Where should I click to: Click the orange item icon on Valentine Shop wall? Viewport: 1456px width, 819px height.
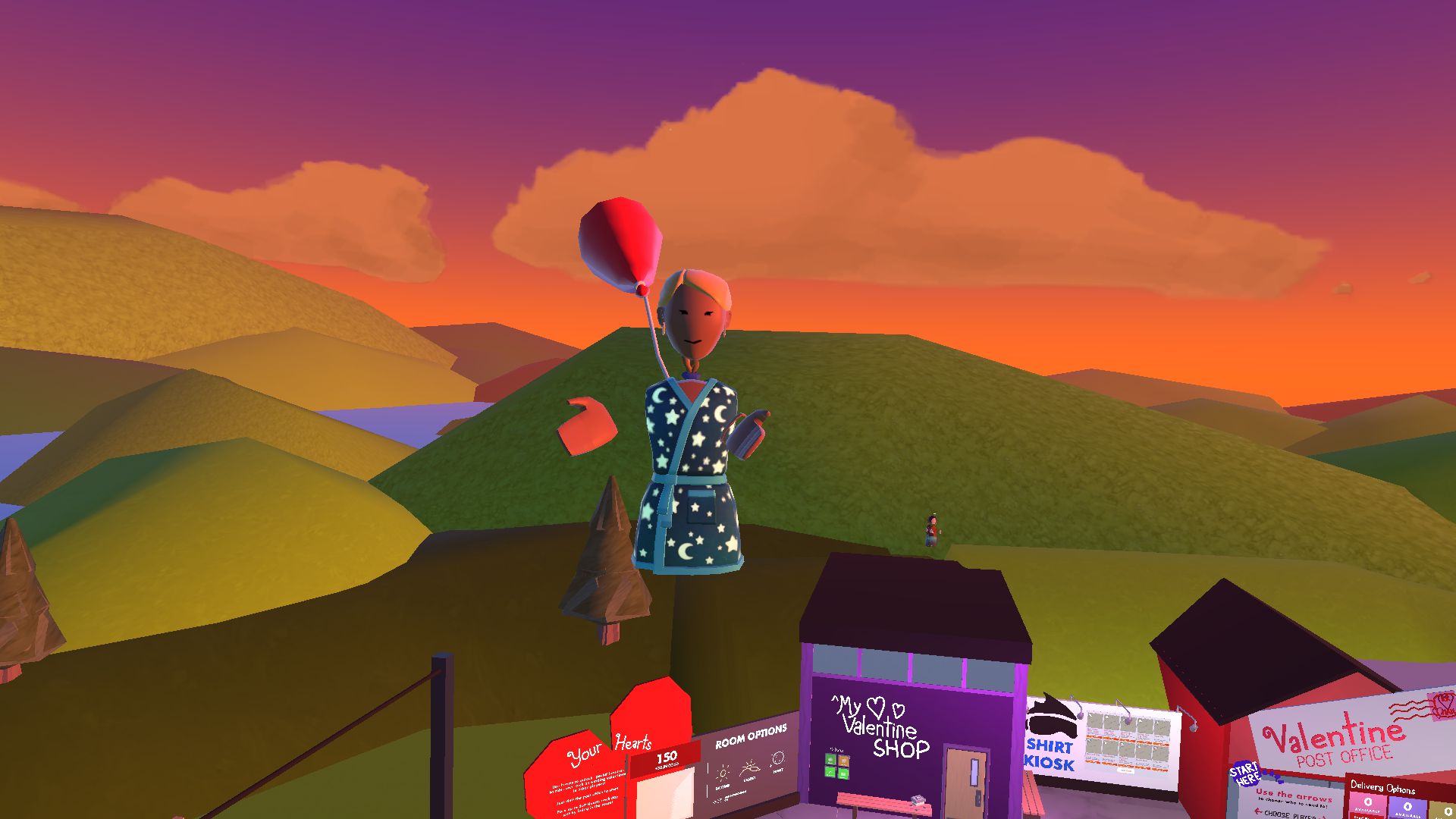click(x=844, y=760)
